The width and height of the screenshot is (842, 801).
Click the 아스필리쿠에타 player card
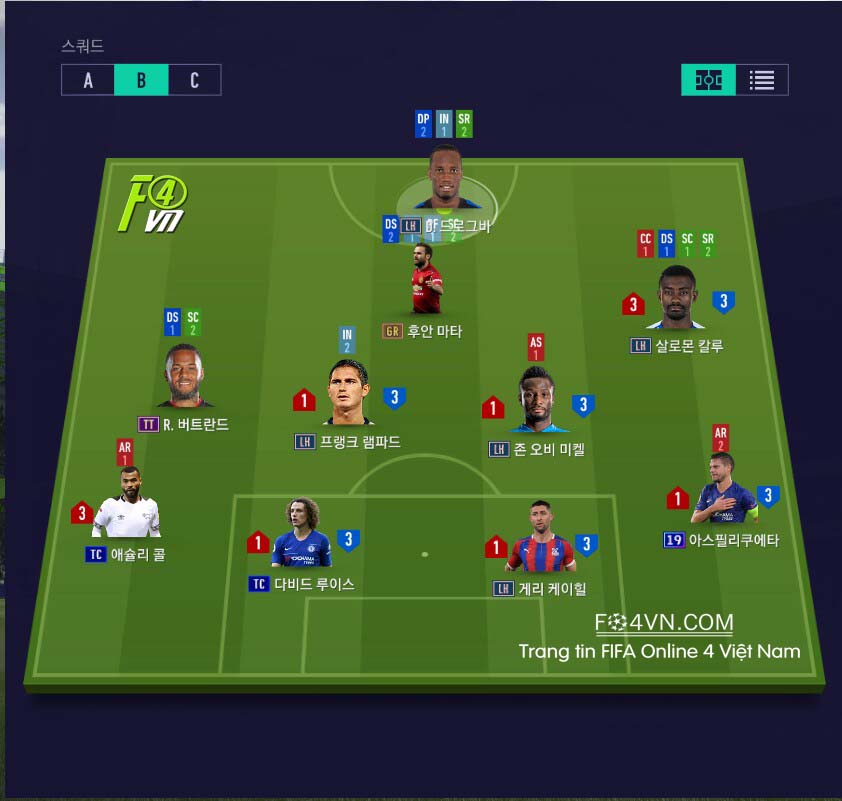tap(720, 492)
